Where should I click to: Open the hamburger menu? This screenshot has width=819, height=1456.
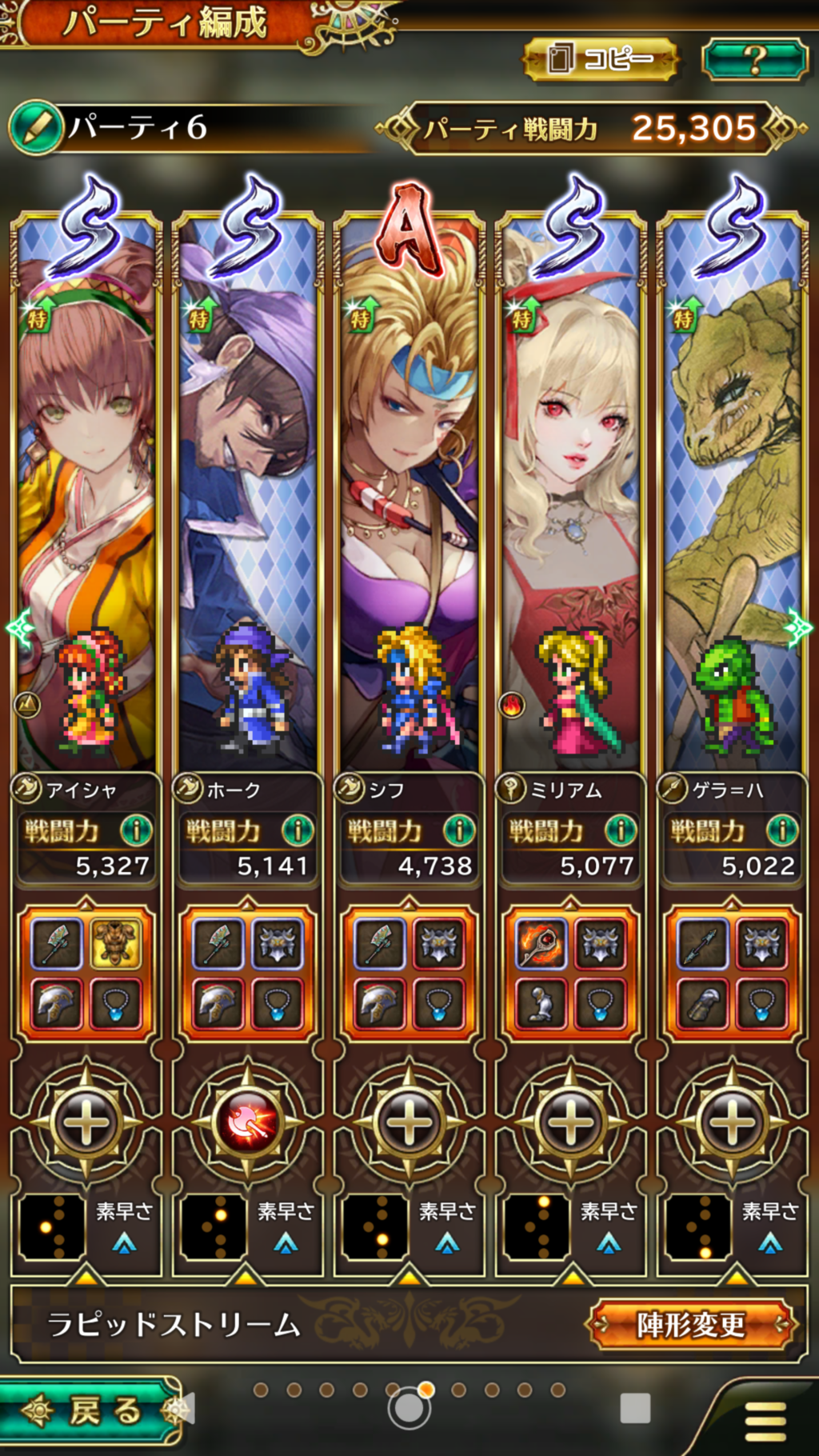765,1420
